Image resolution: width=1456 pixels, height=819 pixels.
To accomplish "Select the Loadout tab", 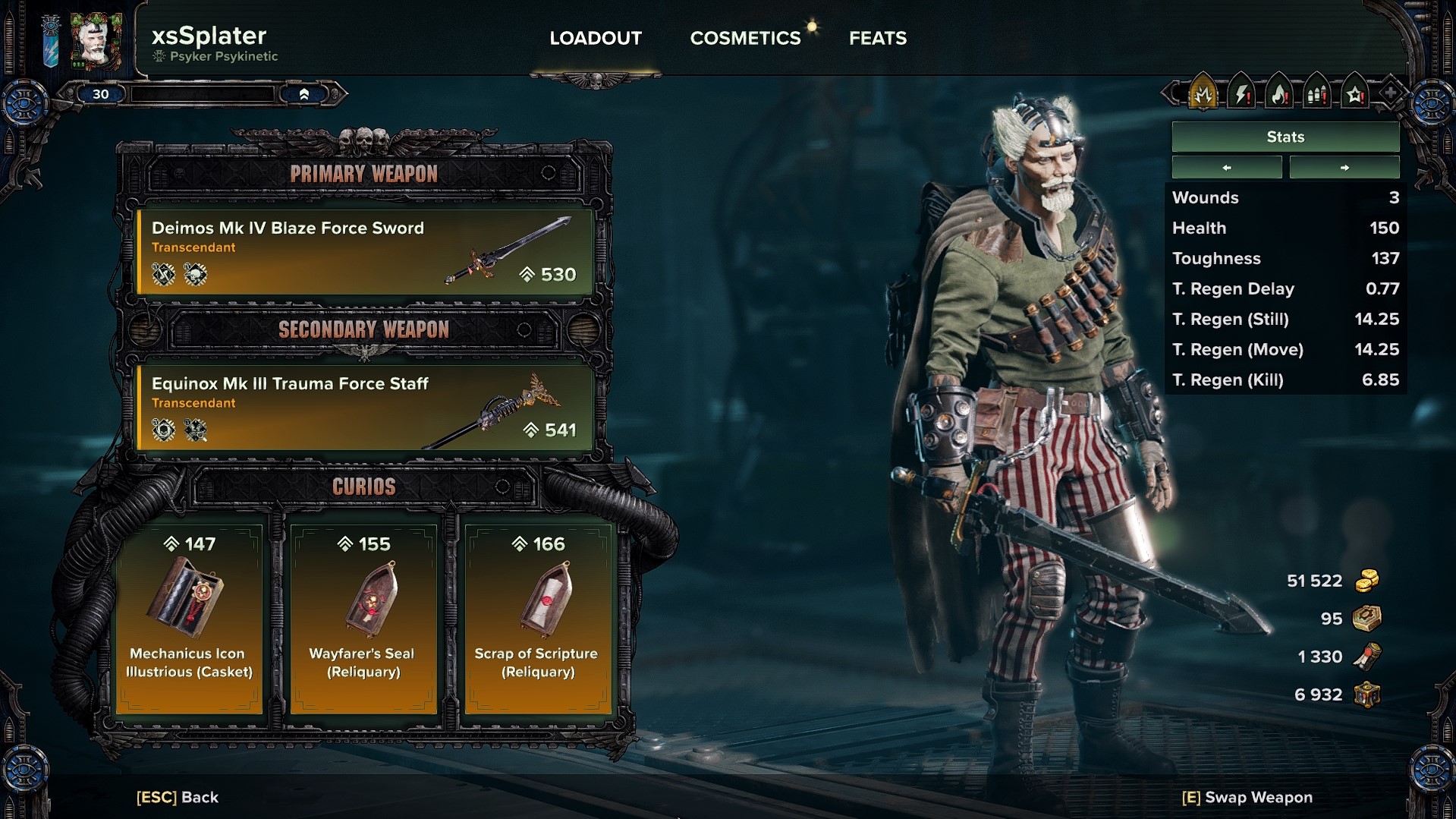I will pos(596,38).
